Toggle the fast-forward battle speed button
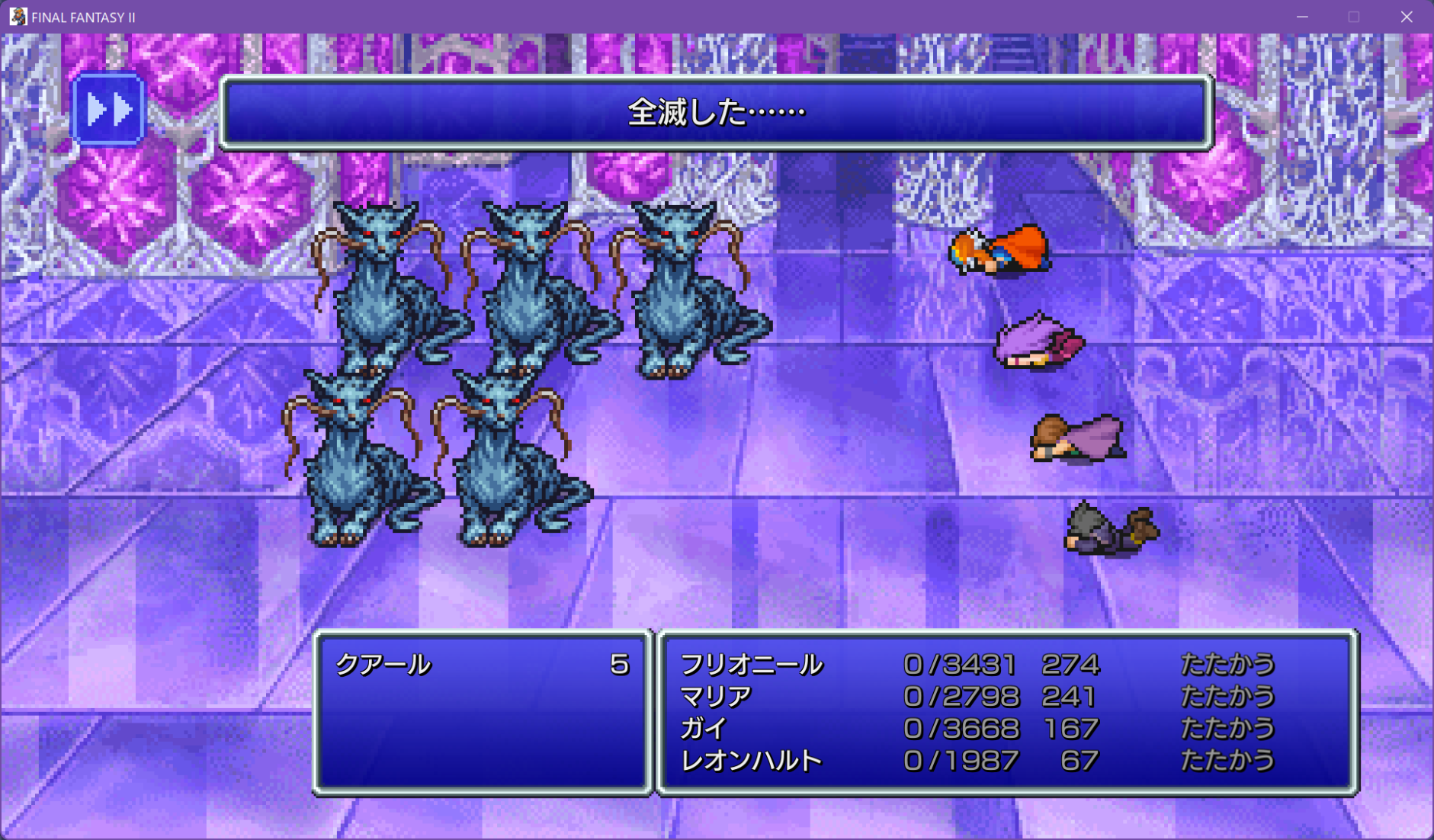 point(107,110)
